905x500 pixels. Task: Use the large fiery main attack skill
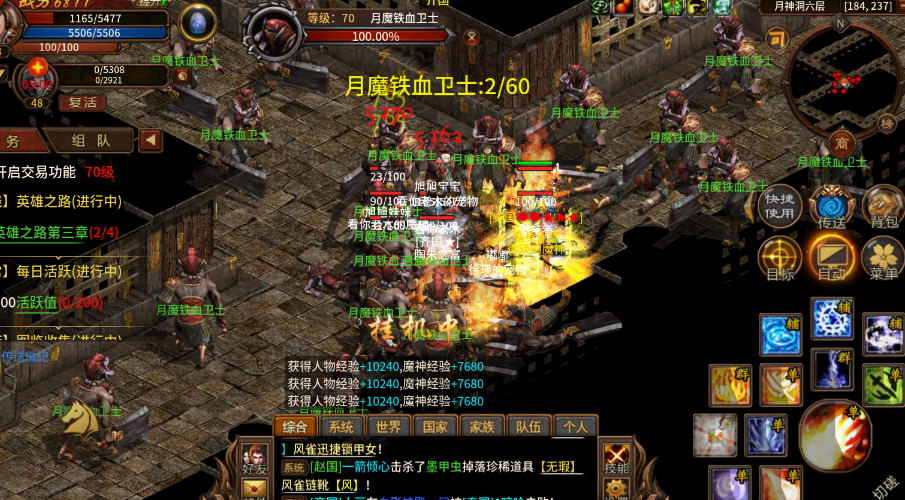point(833,433)
